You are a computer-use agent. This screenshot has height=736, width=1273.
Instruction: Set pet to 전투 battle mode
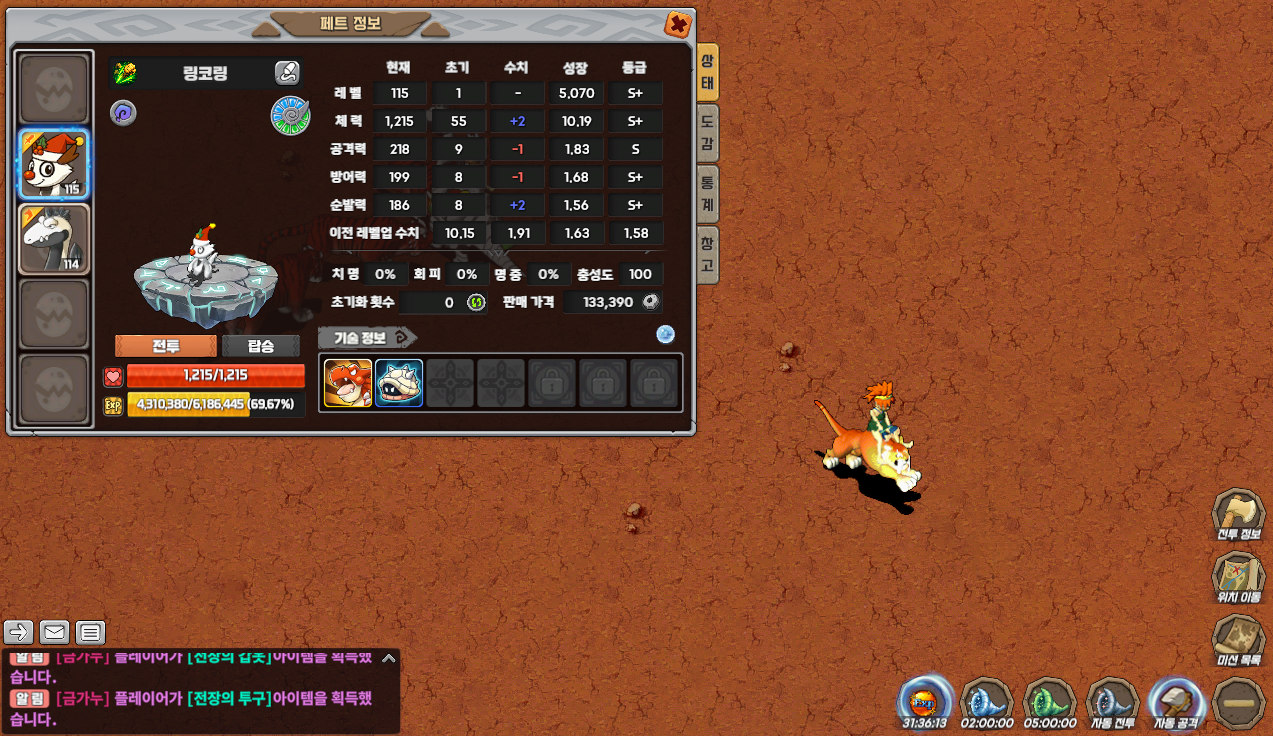click(x=165, y=346)
